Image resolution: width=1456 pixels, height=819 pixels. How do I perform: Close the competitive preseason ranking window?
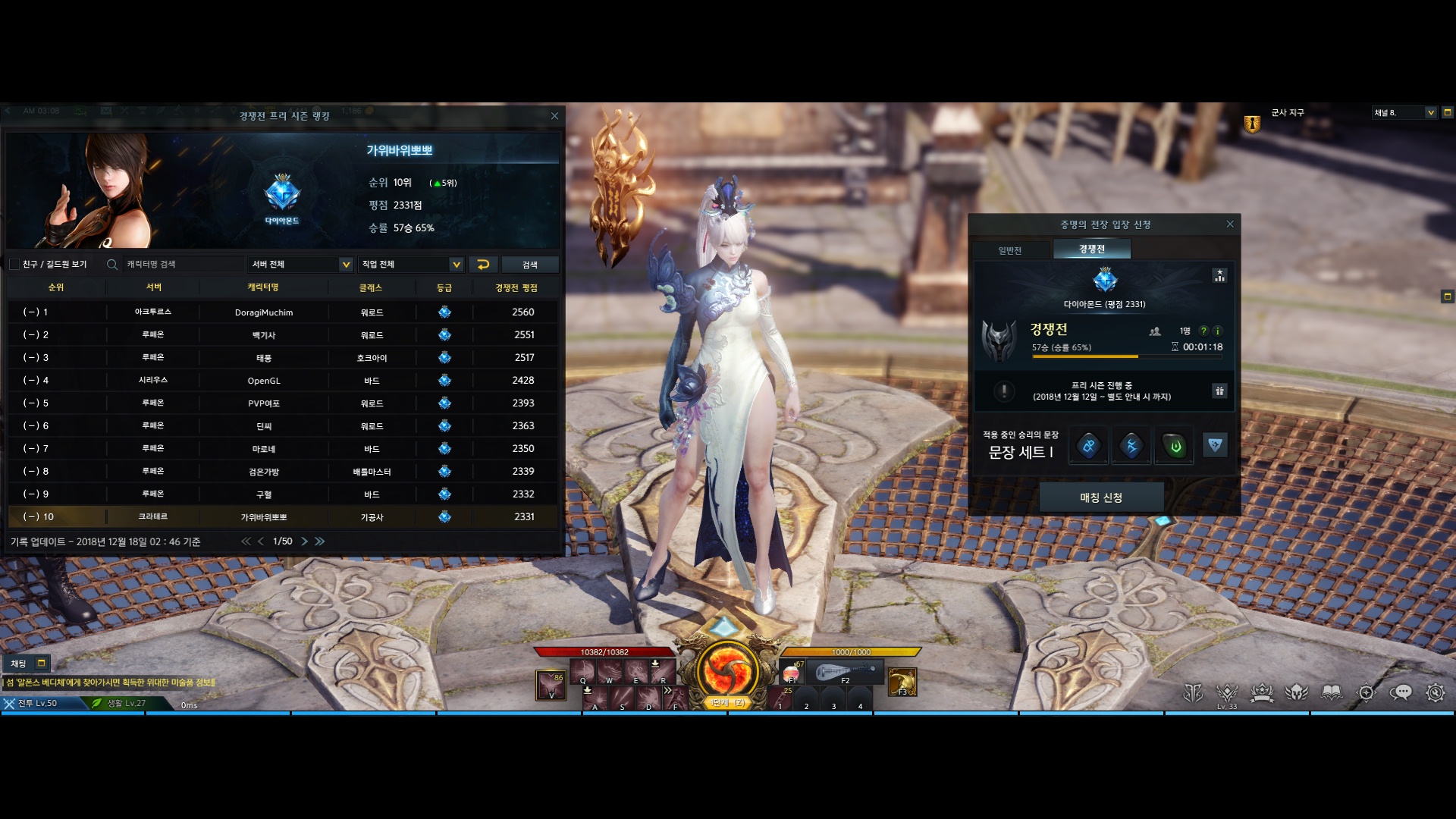point(554,116)
